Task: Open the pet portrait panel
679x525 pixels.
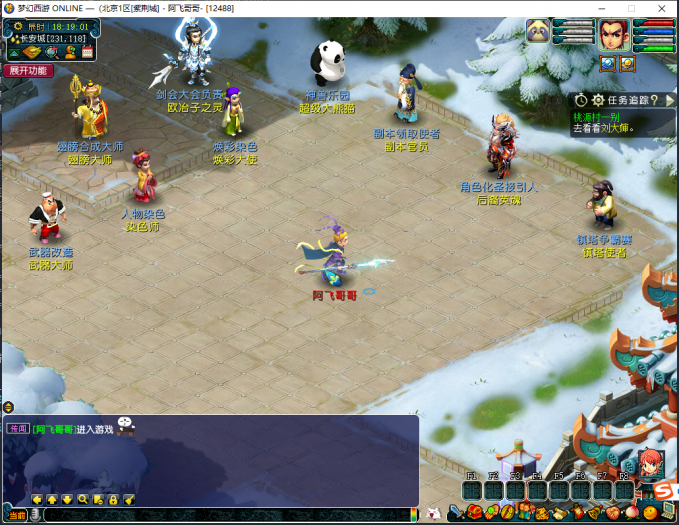Action: tap(539, 32)
